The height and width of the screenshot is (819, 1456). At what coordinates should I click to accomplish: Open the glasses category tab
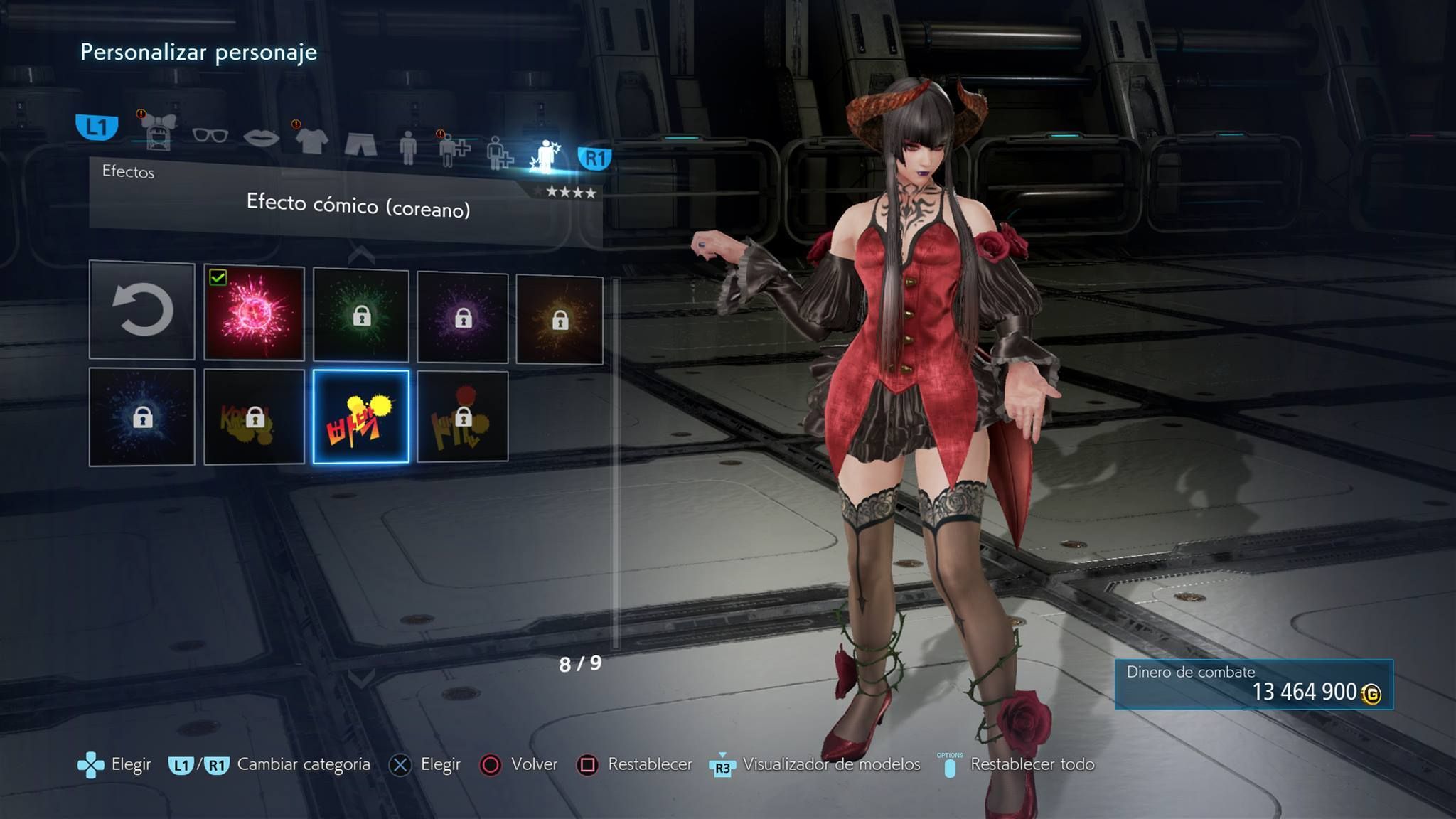click(210, 135)
